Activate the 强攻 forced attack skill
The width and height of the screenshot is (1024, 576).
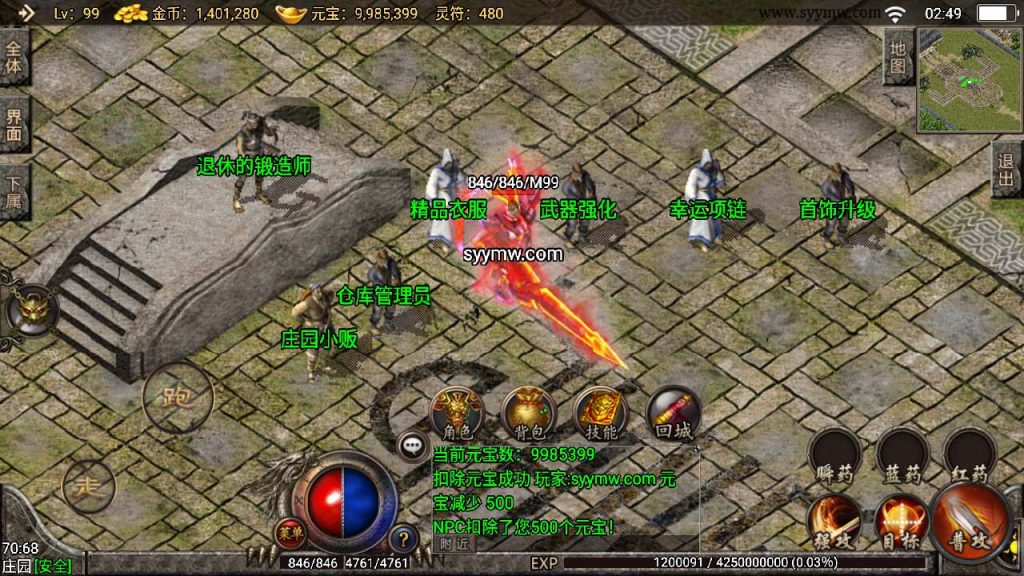click(834, 521)
